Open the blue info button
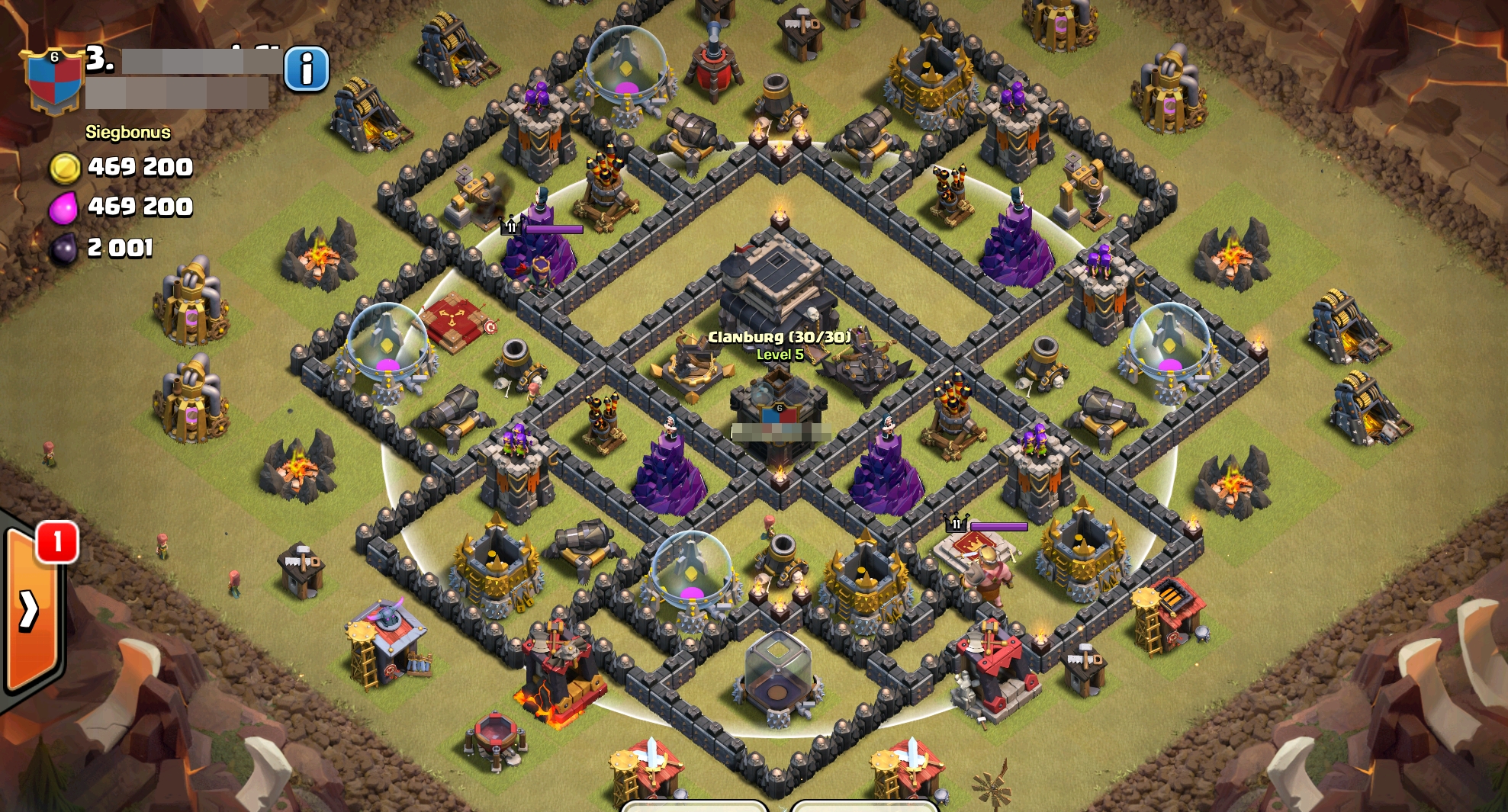This screenshot has height=812, width=1508. click(x=307, y=69)
